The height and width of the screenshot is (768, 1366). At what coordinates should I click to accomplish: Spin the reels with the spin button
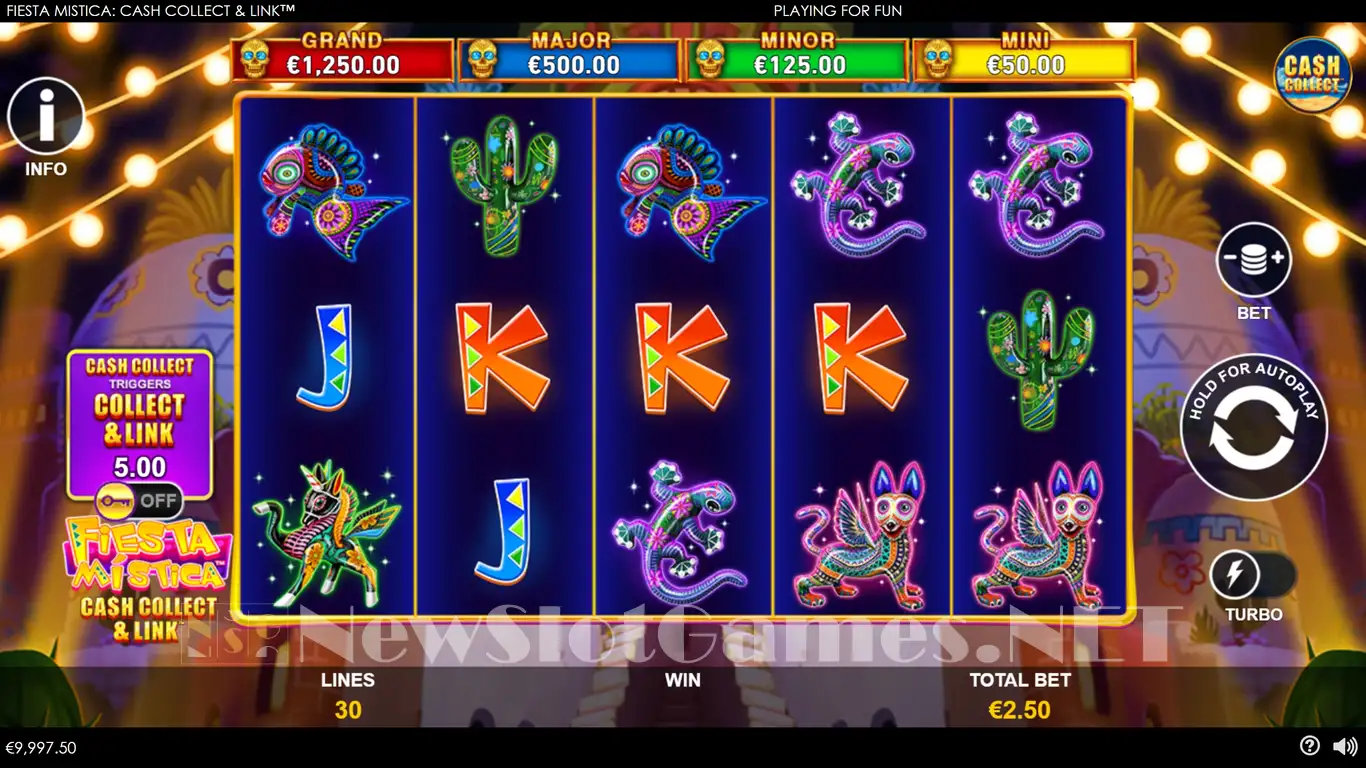click(x=1253, y=427)
